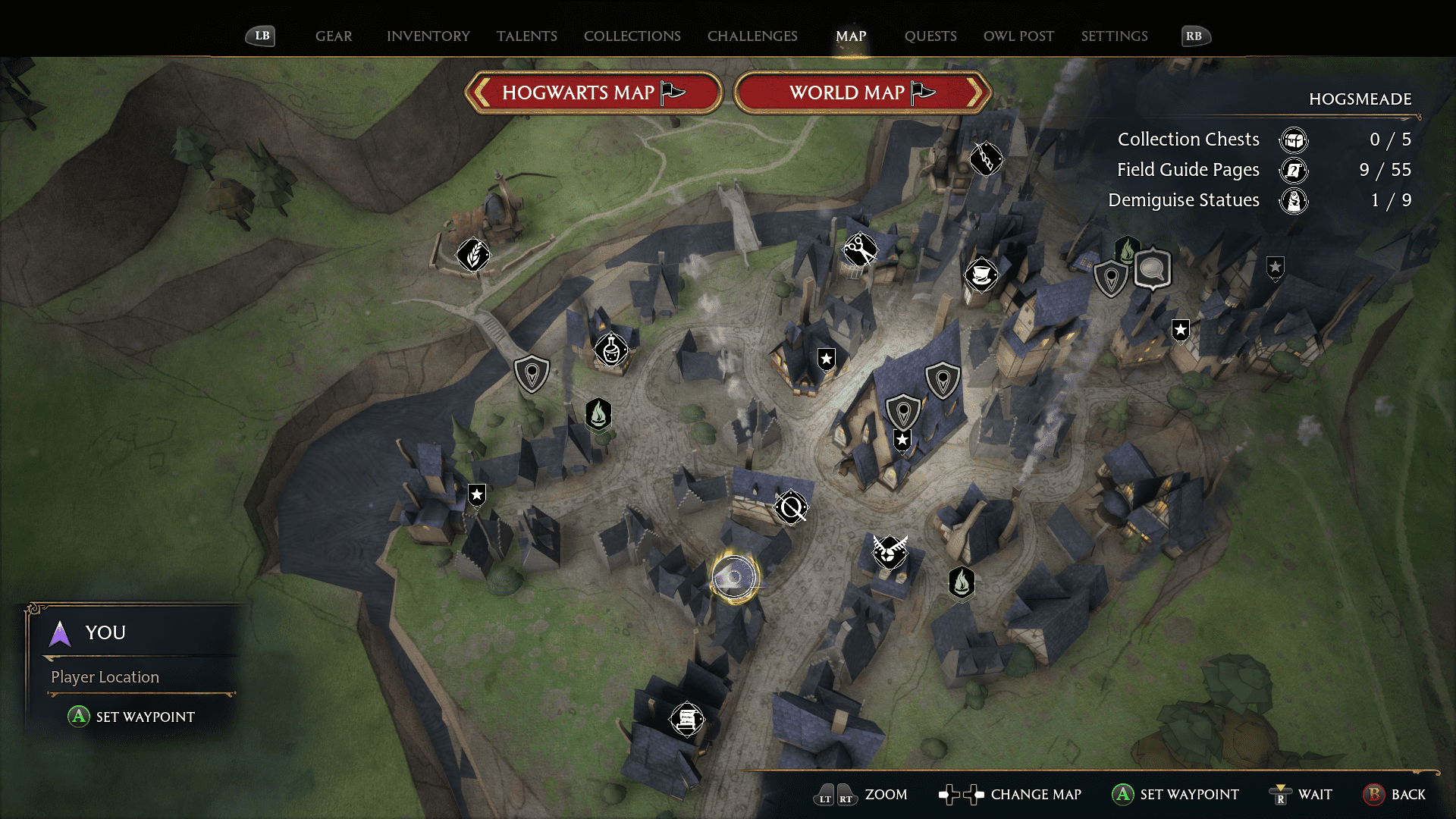The height and width of the screenshot is (819, 1456).
Task: Open the HOGWARTS MAP button
Action: 594,92
